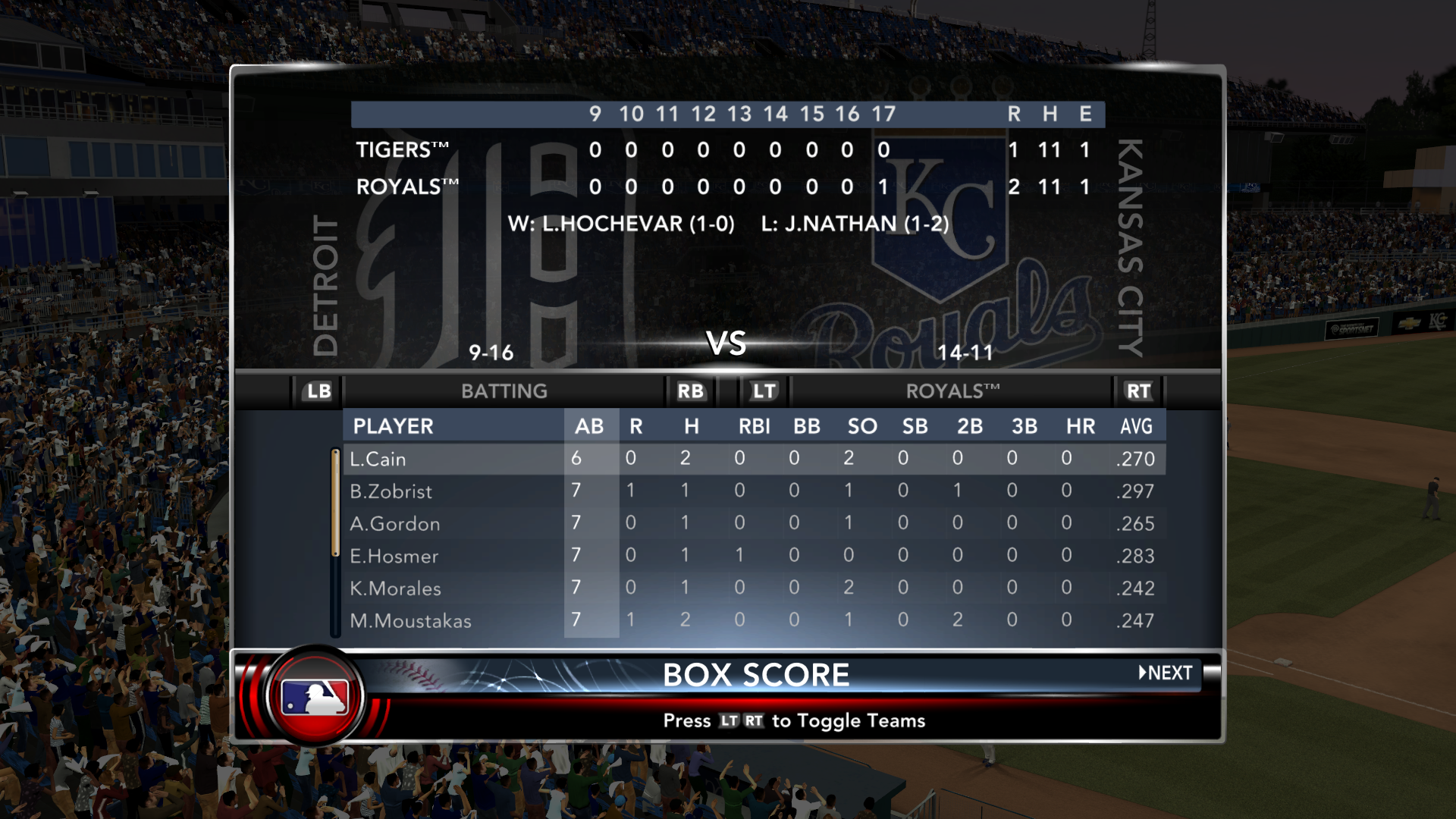This screenshot has width=1456, height=819.
Task: Choose the ROYALS team selector label
Action: [952, 391]
